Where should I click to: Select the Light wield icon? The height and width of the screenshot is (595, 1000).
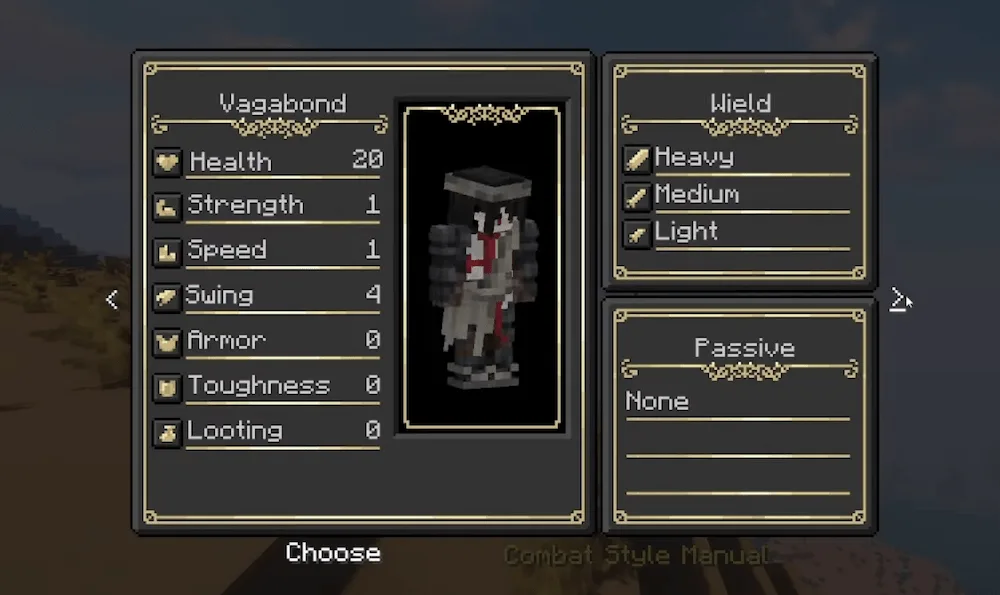[637, 233]
